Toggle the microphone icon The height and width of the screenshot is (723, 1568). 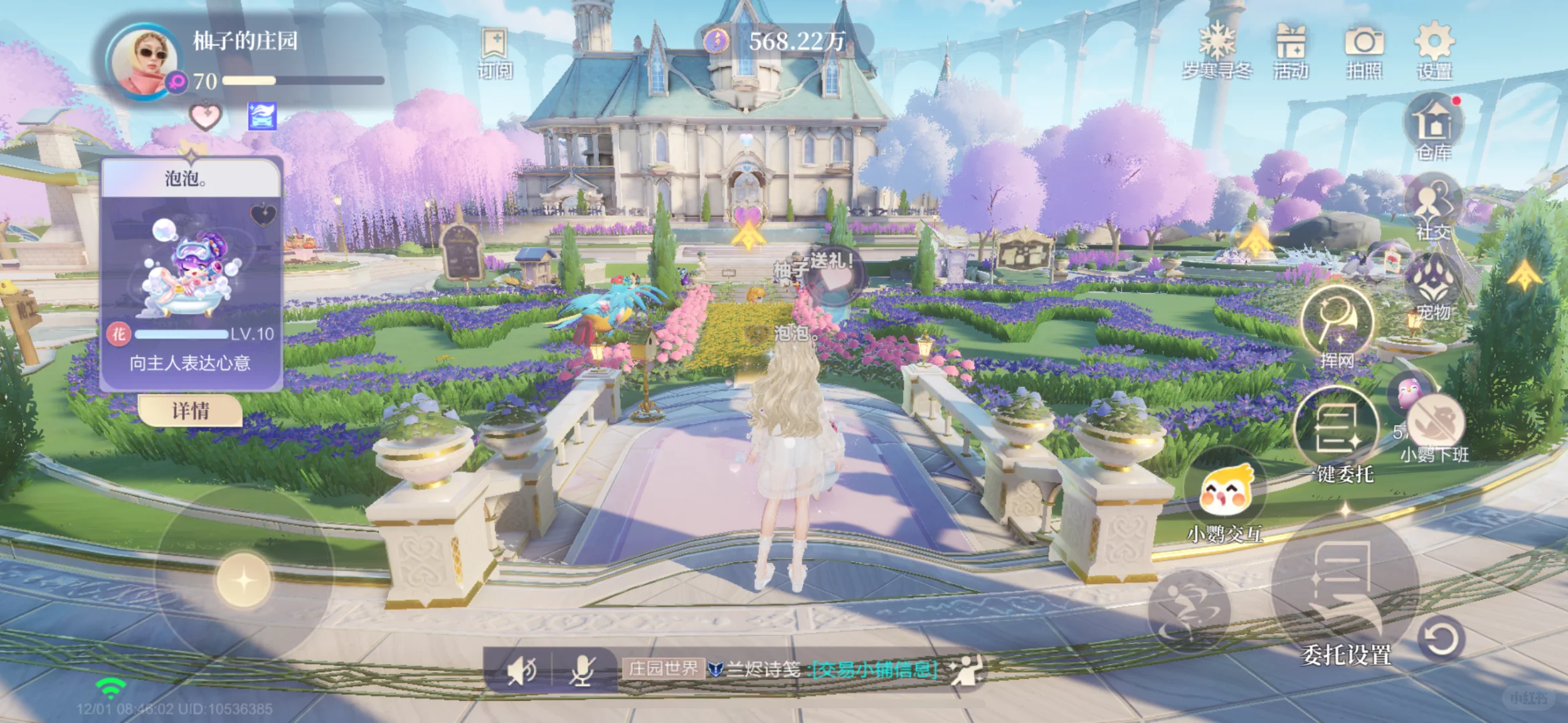pos(582,669)
